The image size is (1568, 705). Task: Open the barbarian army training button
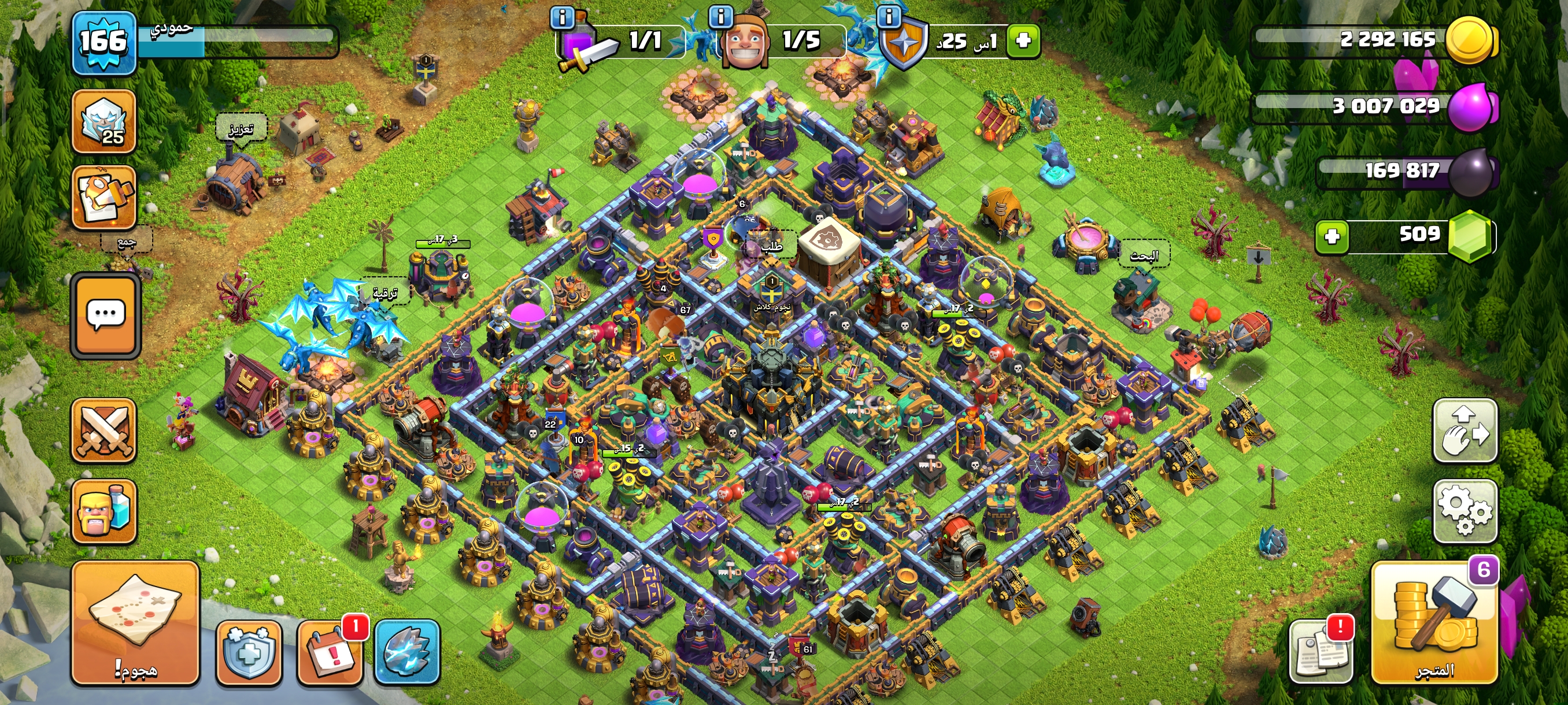click(x=104, y=511)
